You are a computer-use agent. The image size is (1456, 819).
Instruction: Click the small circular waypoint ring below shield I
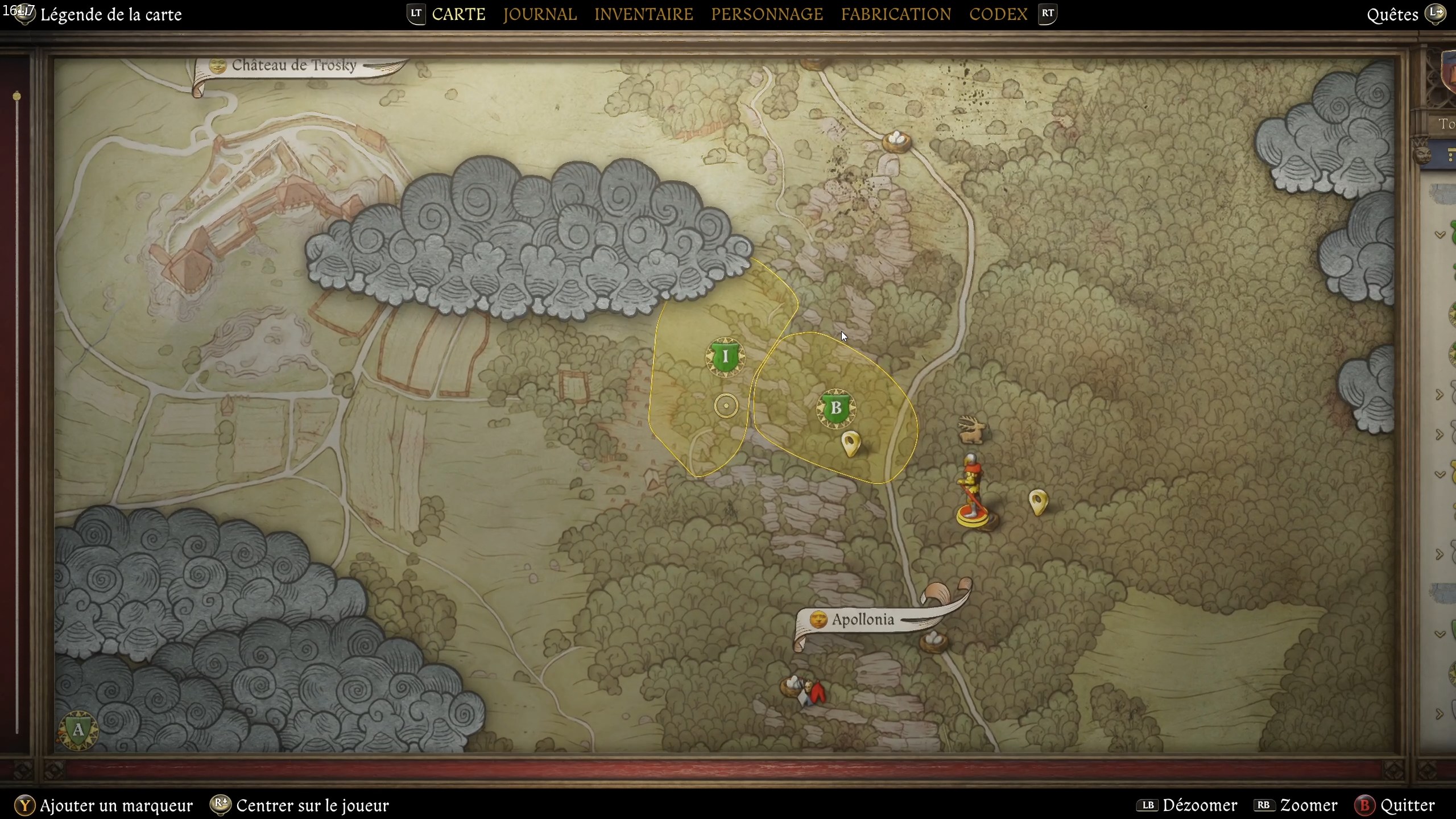click(x=726, y=405)
